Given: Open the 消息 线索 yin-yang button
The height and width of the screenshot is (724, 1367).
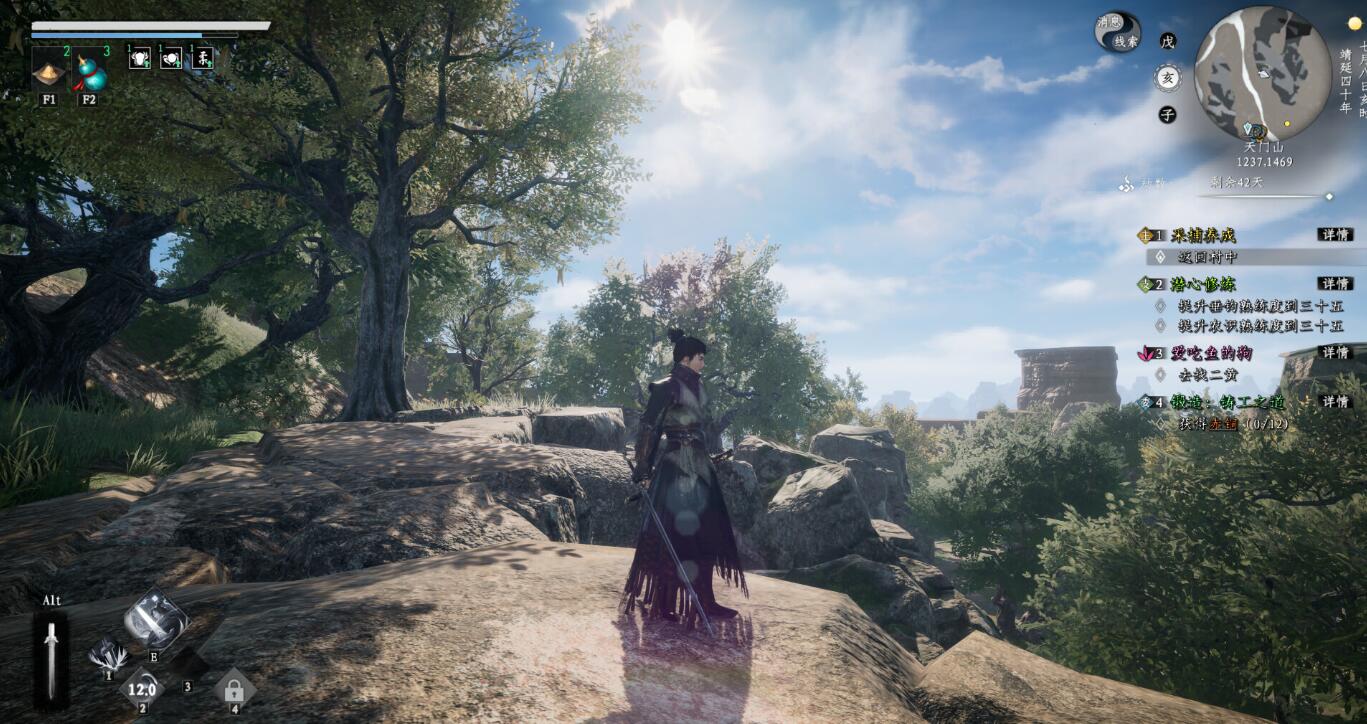Looking at the screenshot, I should coord(1117,32).
